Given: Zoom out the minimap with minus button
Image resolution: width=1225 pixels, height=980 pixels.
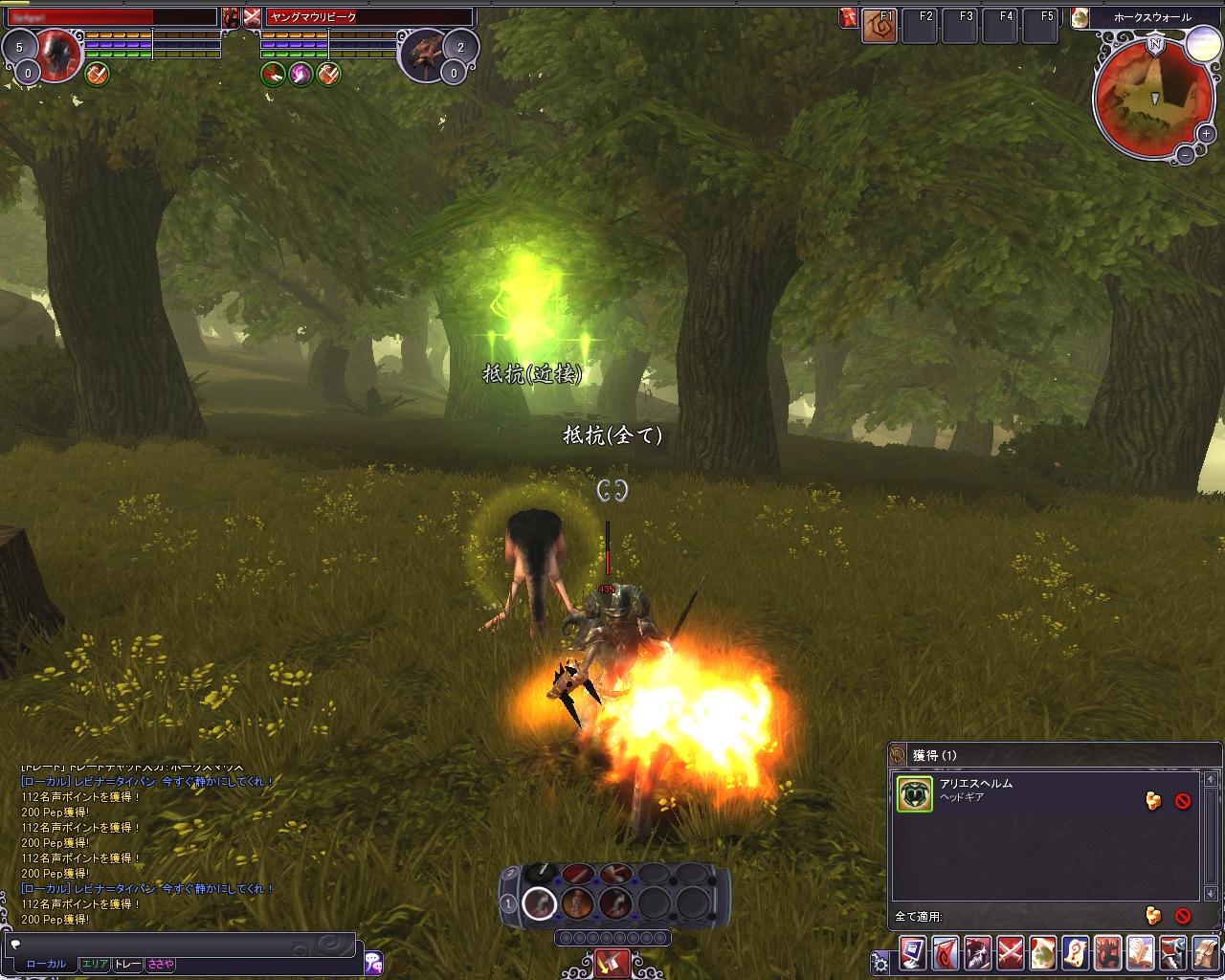Looking at the screenshot, I should pyautogui.click(x=1185, y=154).
